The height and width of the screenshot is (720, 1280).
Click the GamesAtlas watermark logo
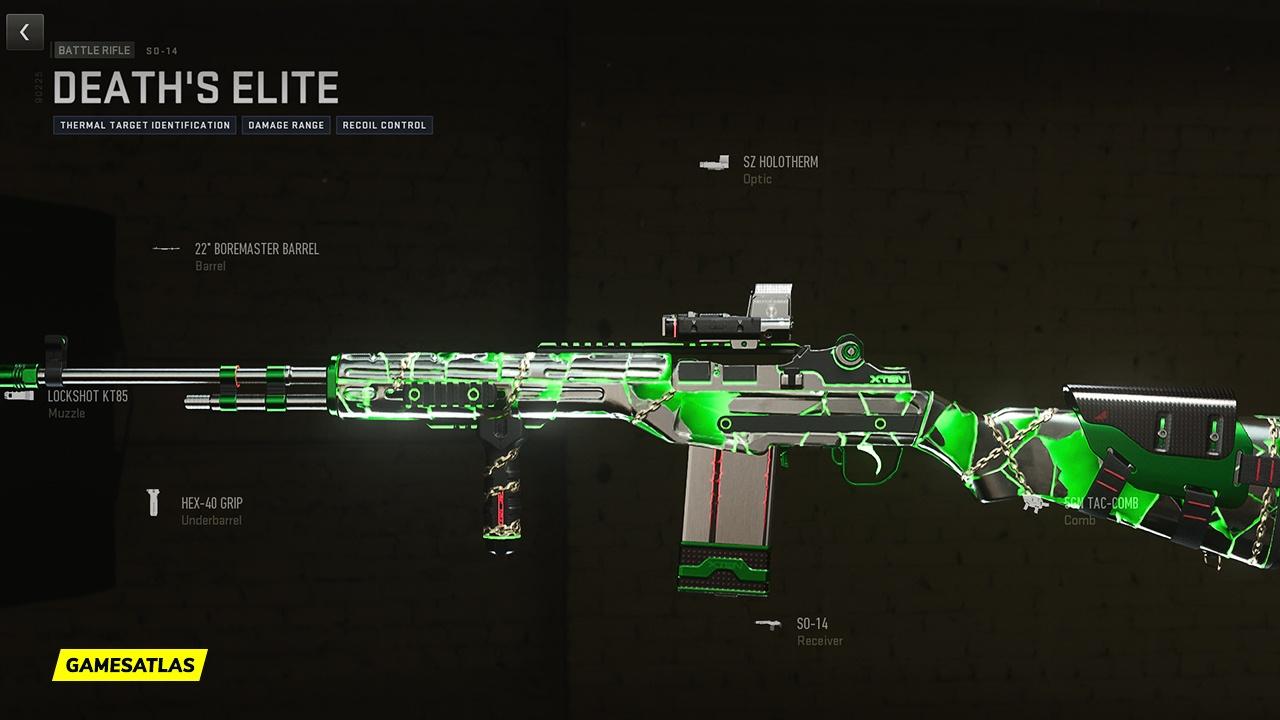click(130, 665)
